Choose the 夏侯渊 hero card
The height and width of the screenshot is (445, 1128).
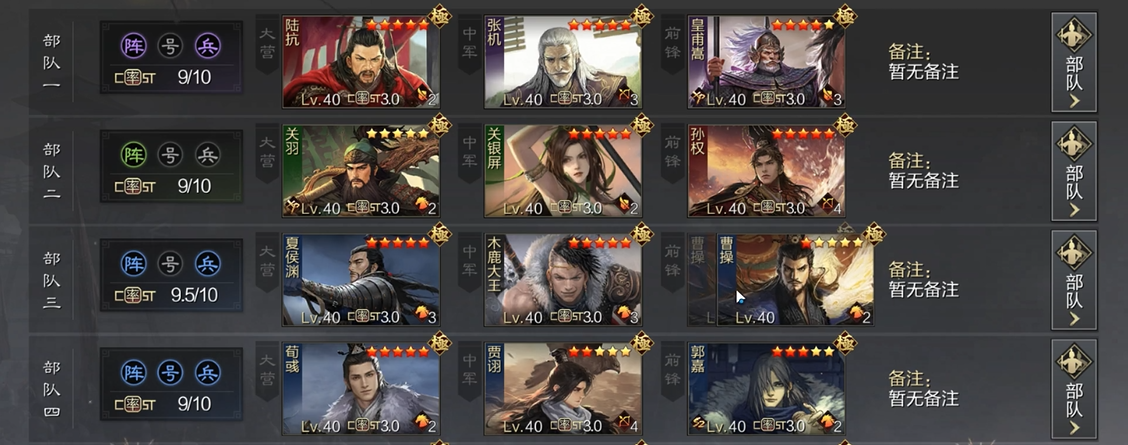(x=361, y=280)
